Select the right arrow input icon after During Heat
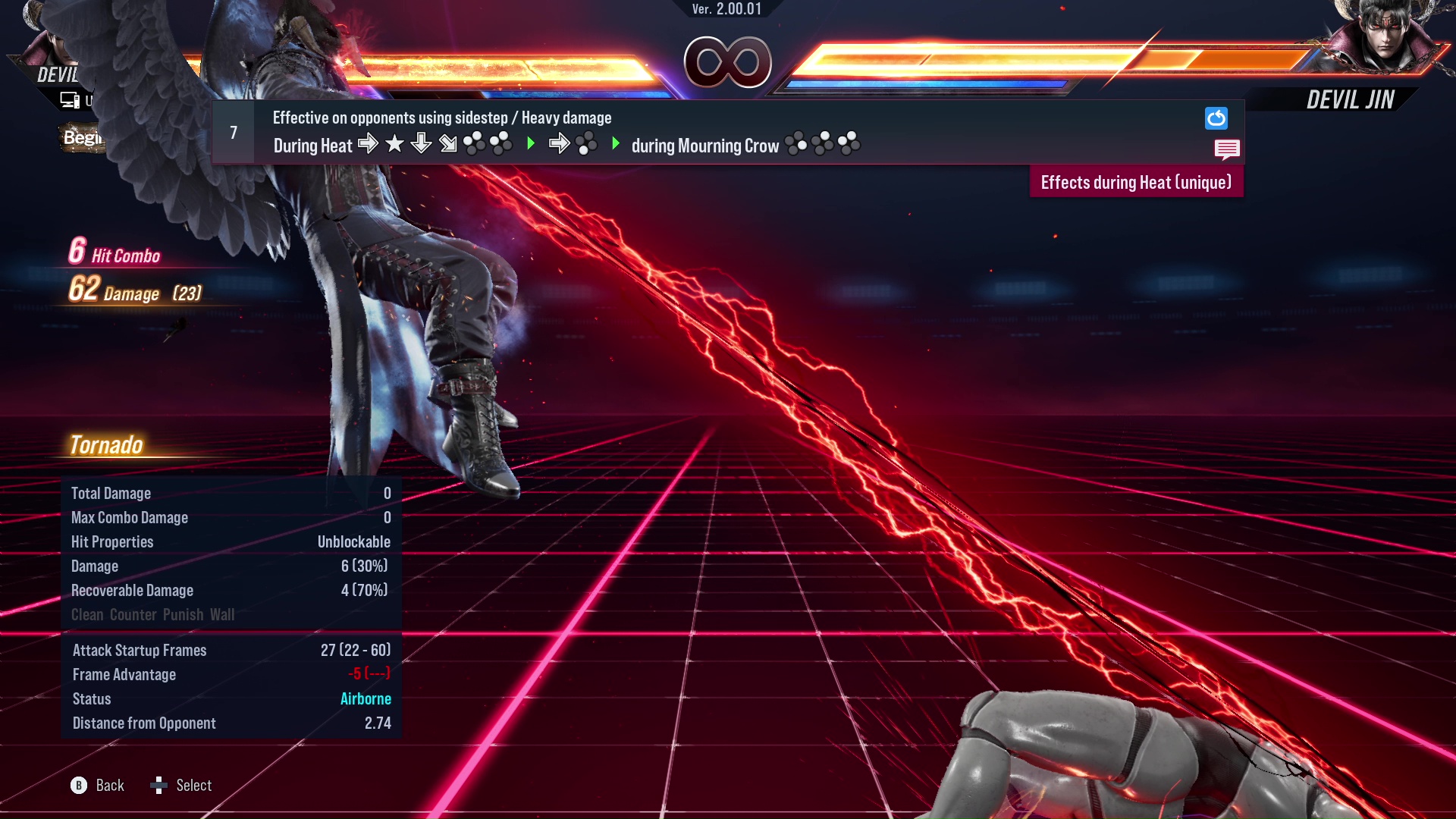The height and width of the screenshot is (819, 1456). click(x=369, y=144)
